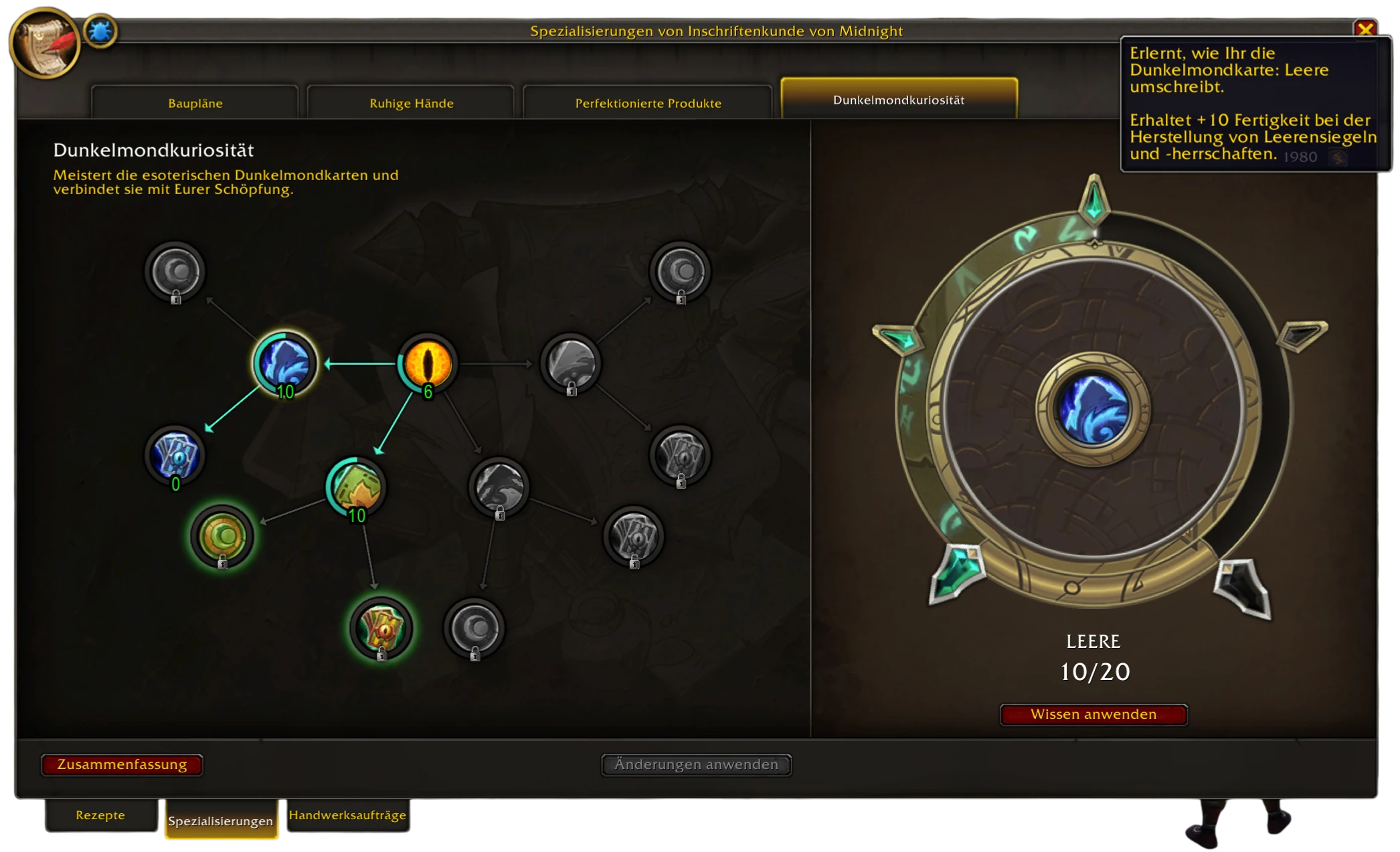This screenshot has width=1400, height=852.
Task: Switch to the Rezepte tab
Action: [100, 815]
